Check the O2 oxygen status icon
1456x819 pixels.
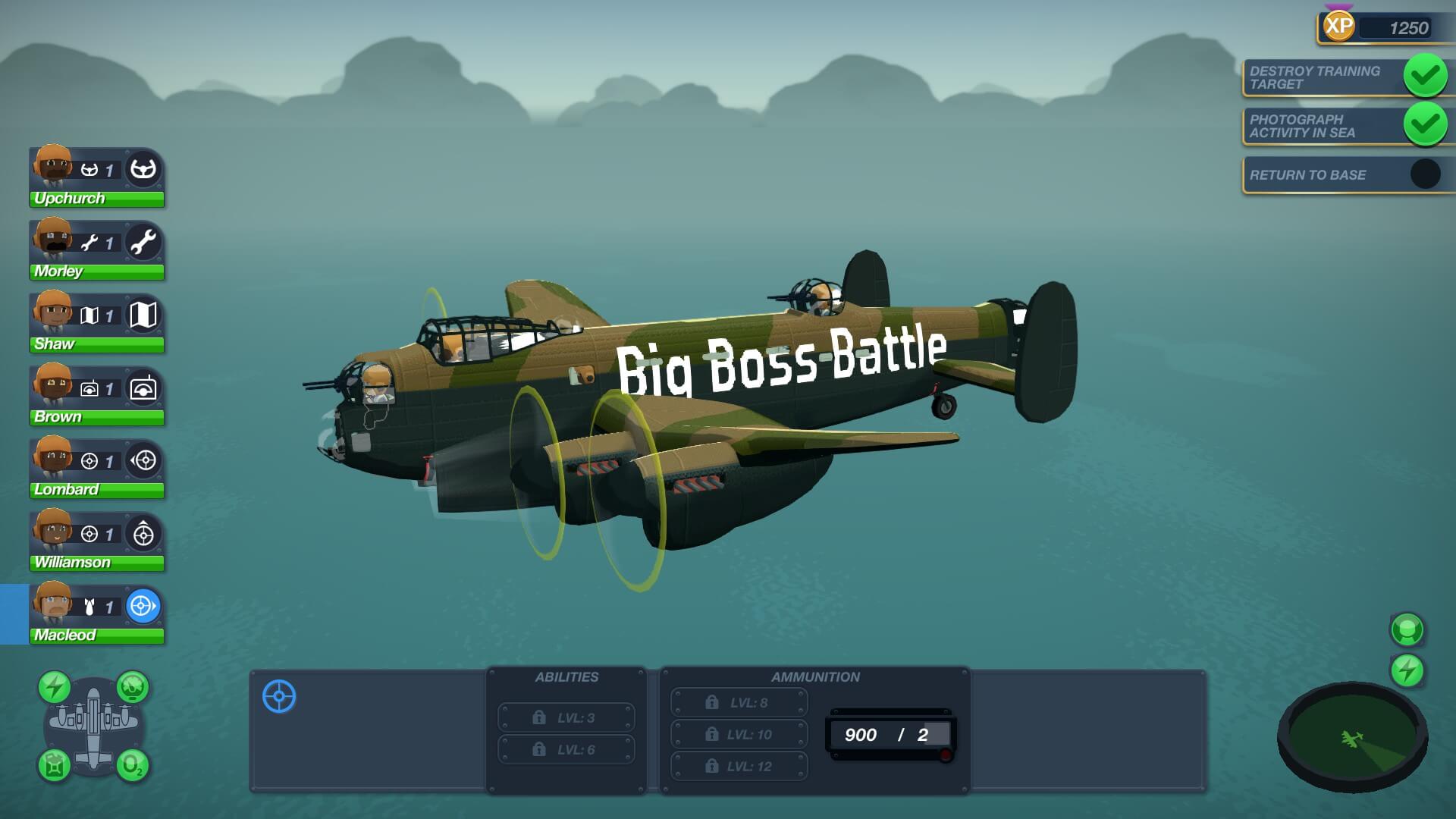(x=132, y=764)
